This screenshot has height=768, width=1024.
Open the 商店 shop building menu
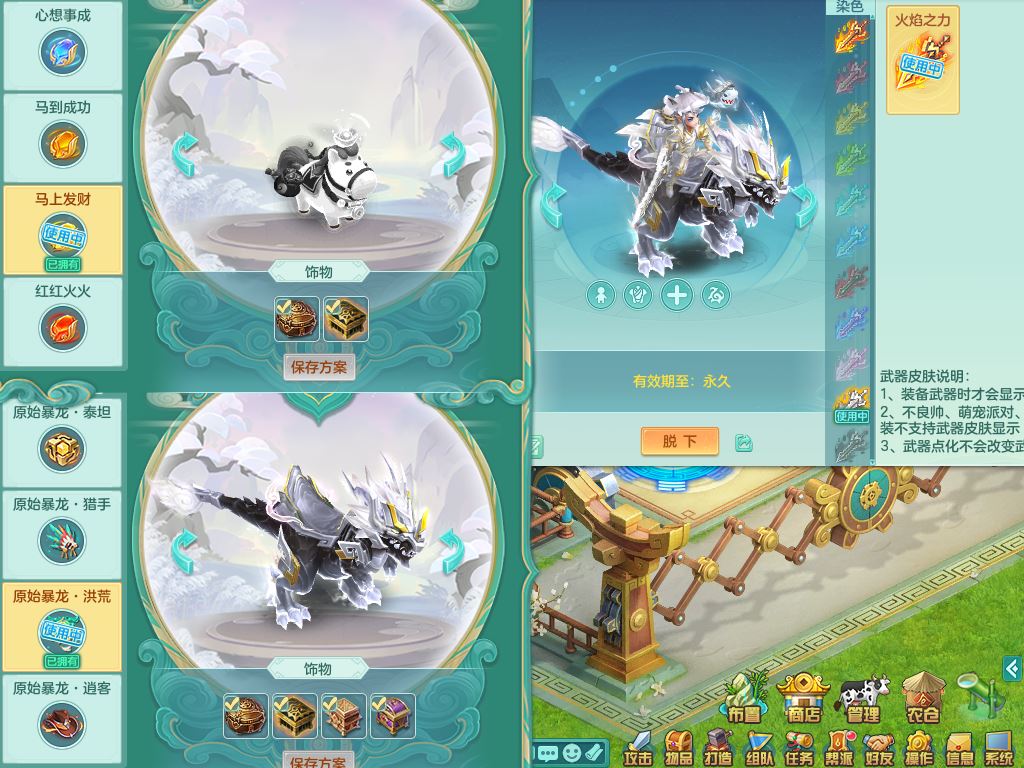[x=803, y=698]
